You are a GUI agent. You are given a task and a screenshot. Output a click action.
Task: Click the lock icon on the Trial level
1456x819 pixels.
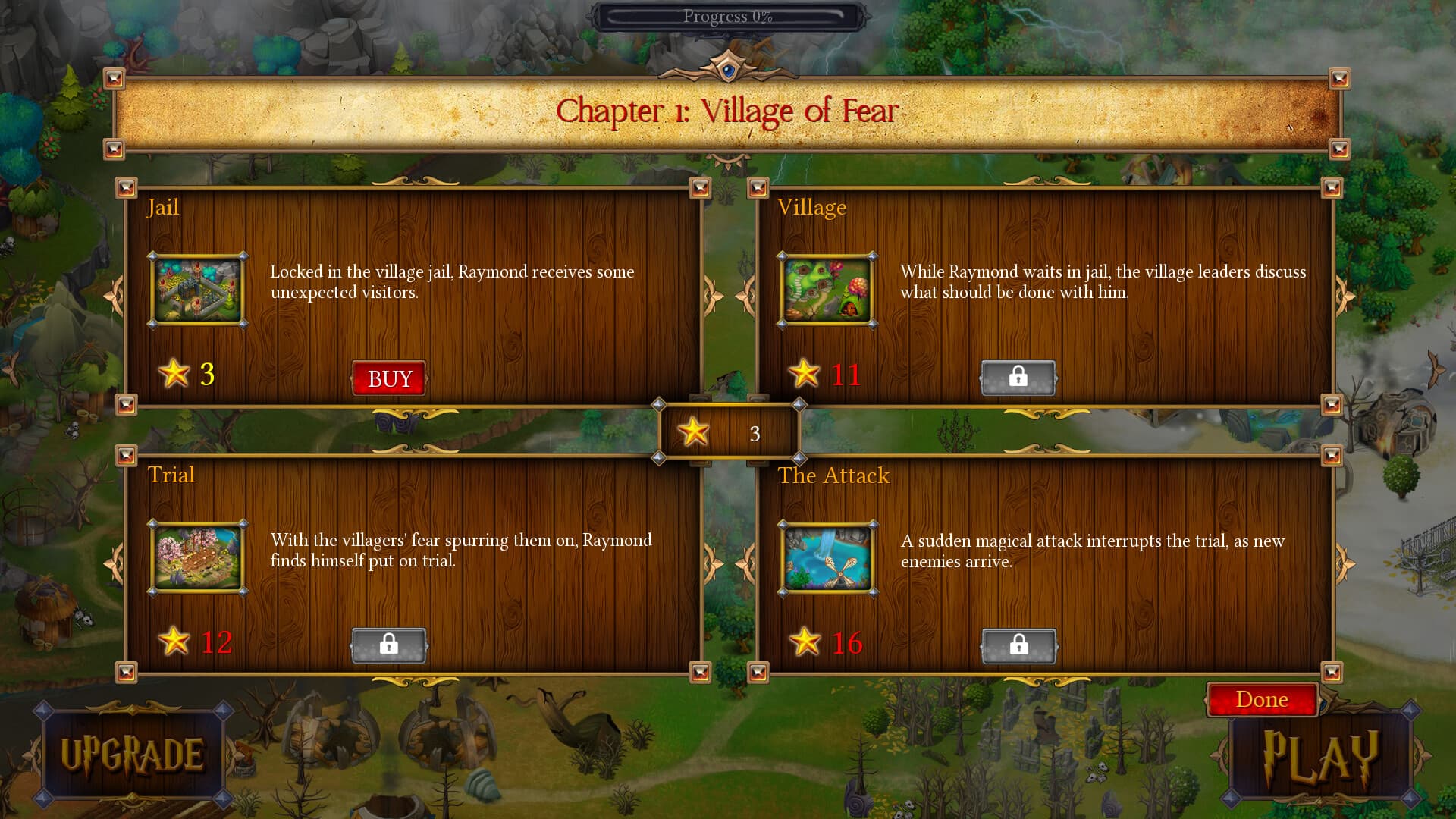389,645
